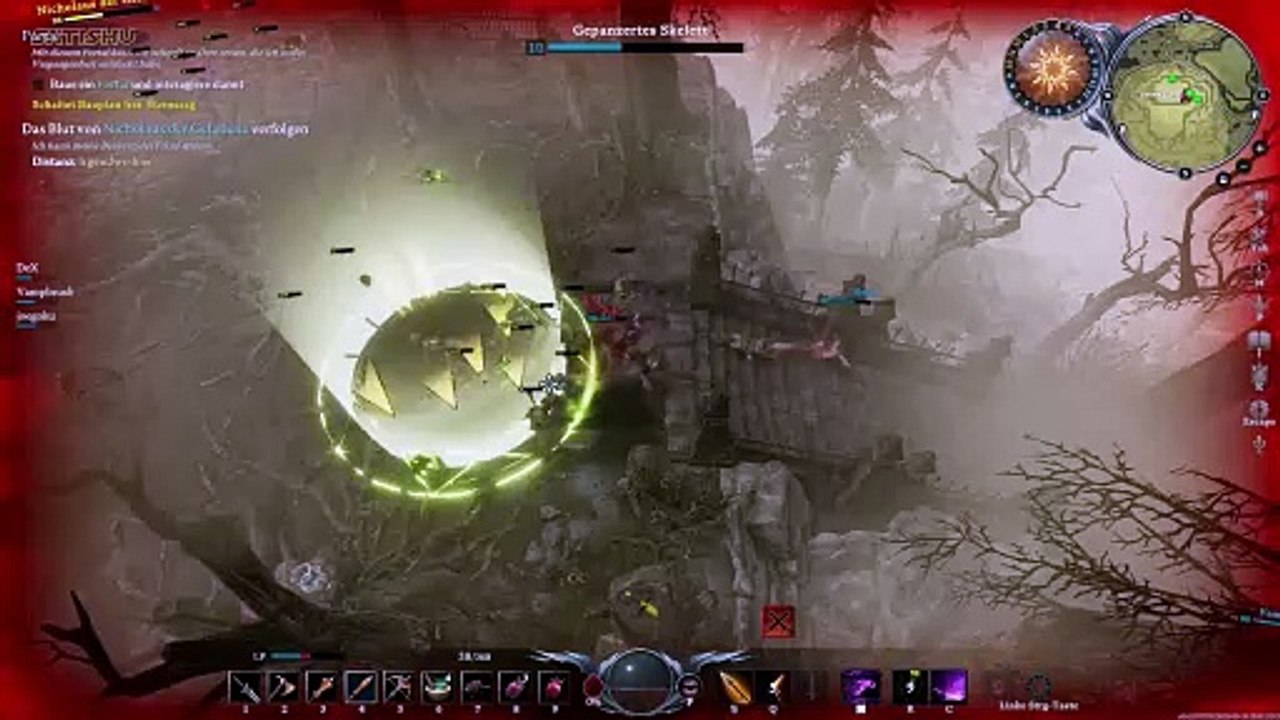Viewport: 1280px width, 720px height.
Task: Equip the crossbow in hotbar slot 5
Action: (398, 687)
